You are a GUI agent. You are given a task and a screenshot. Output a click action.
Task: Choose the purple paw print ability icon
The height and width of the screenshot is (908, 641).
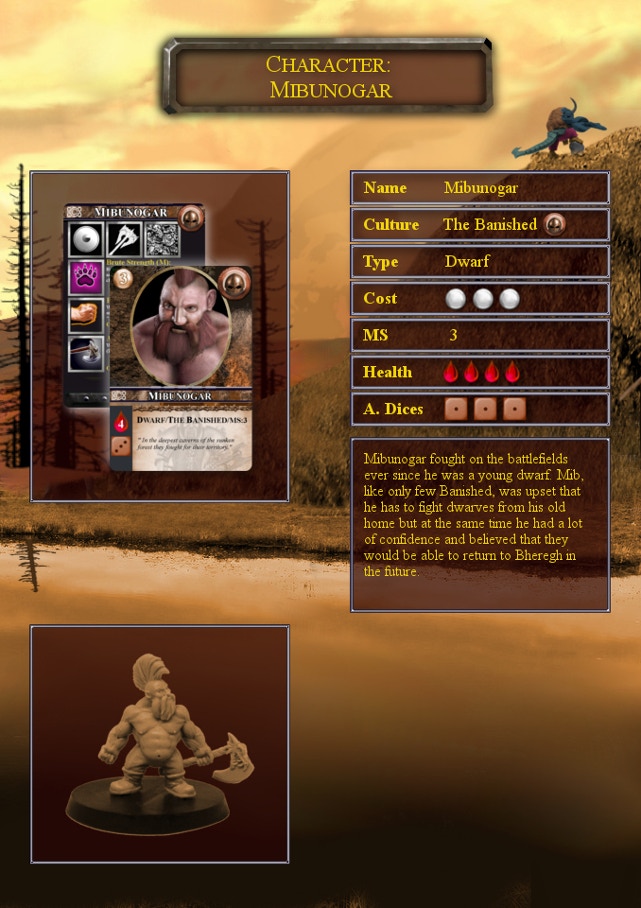pos(86,277)
